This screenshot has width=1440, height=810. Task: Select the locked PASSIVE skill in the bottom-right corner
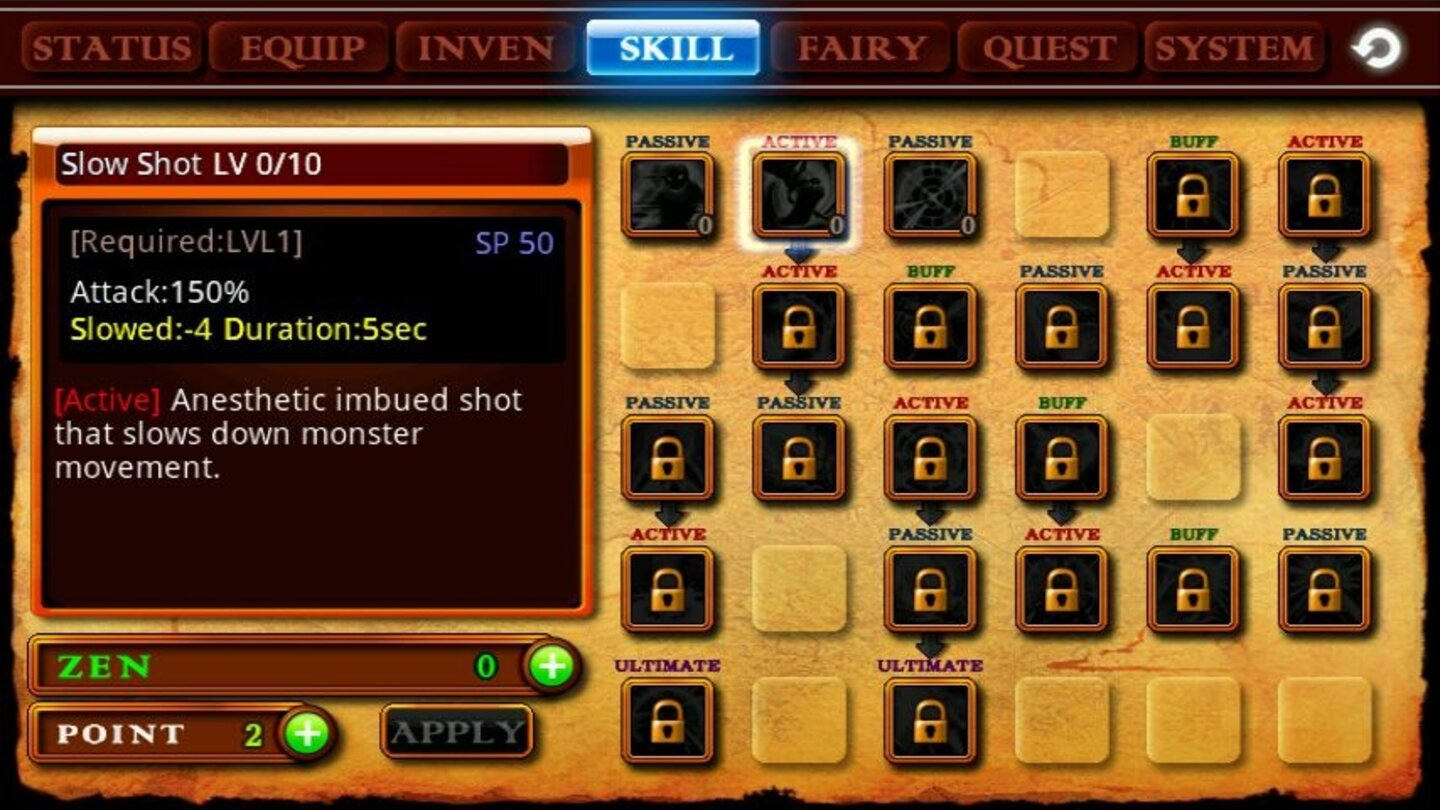1323,588
